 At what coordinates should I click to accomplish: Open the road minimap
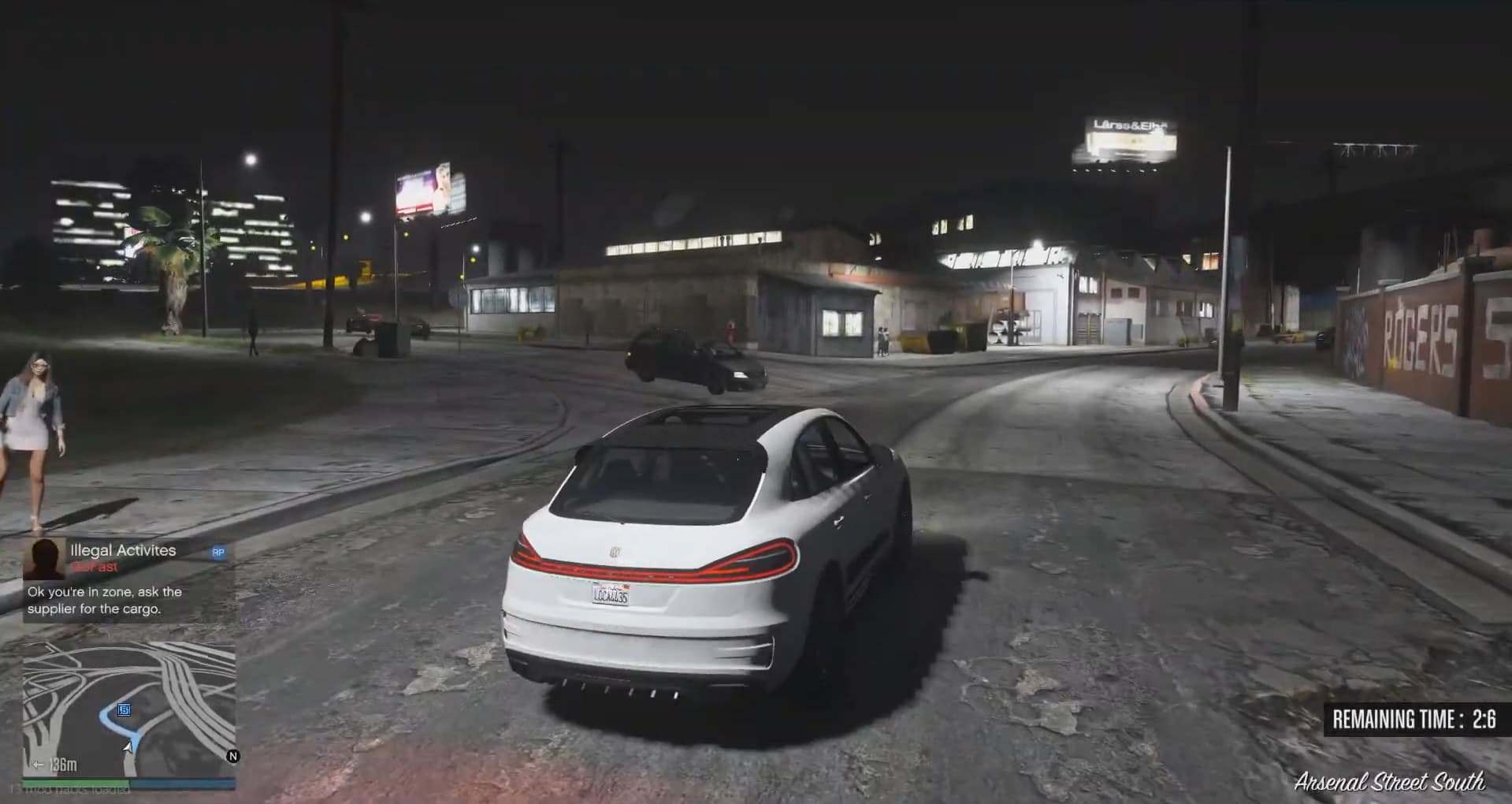(x=128, y=709)
